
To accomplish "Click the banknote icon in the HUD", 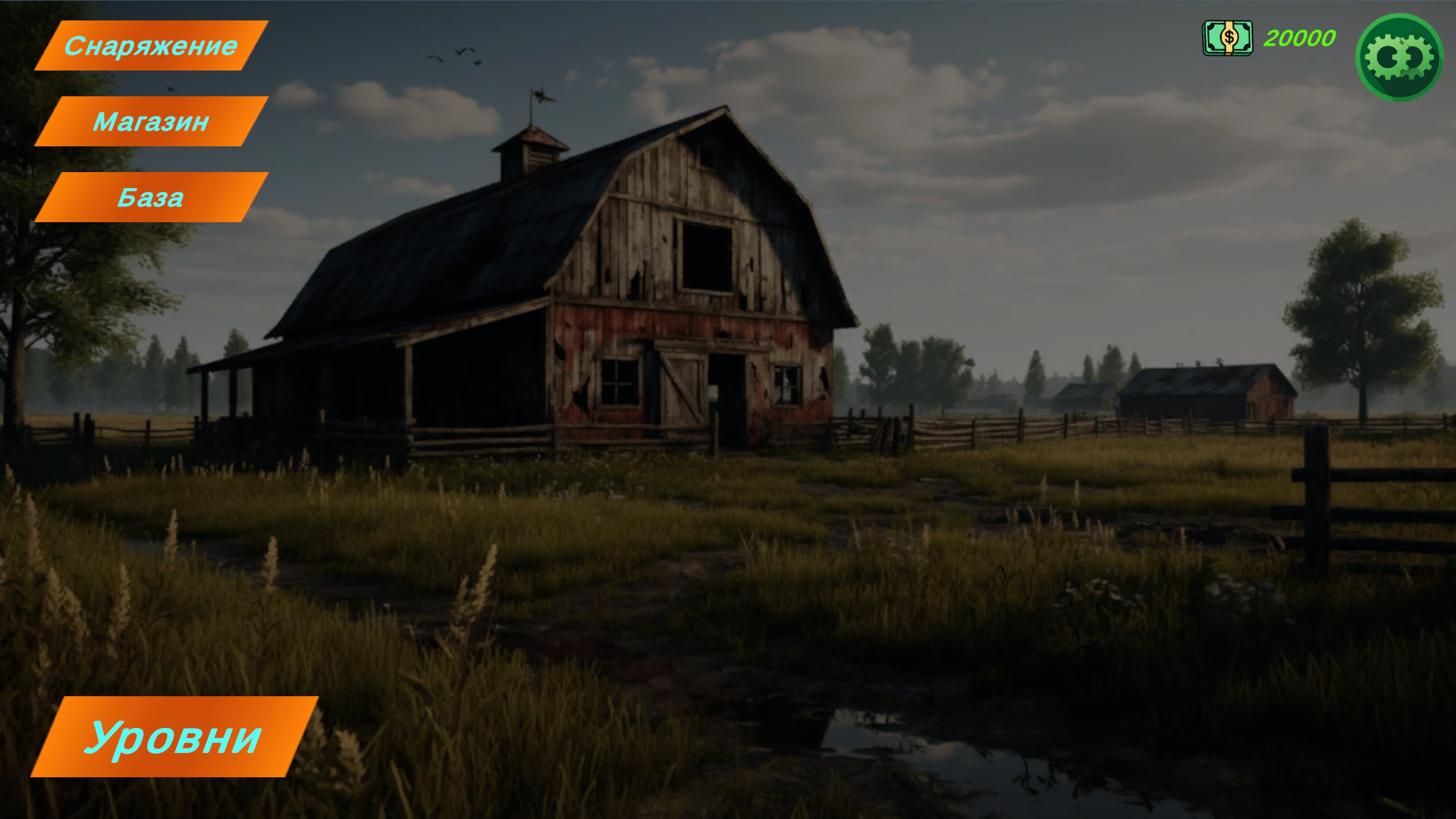I will [x=1227, y=37].
